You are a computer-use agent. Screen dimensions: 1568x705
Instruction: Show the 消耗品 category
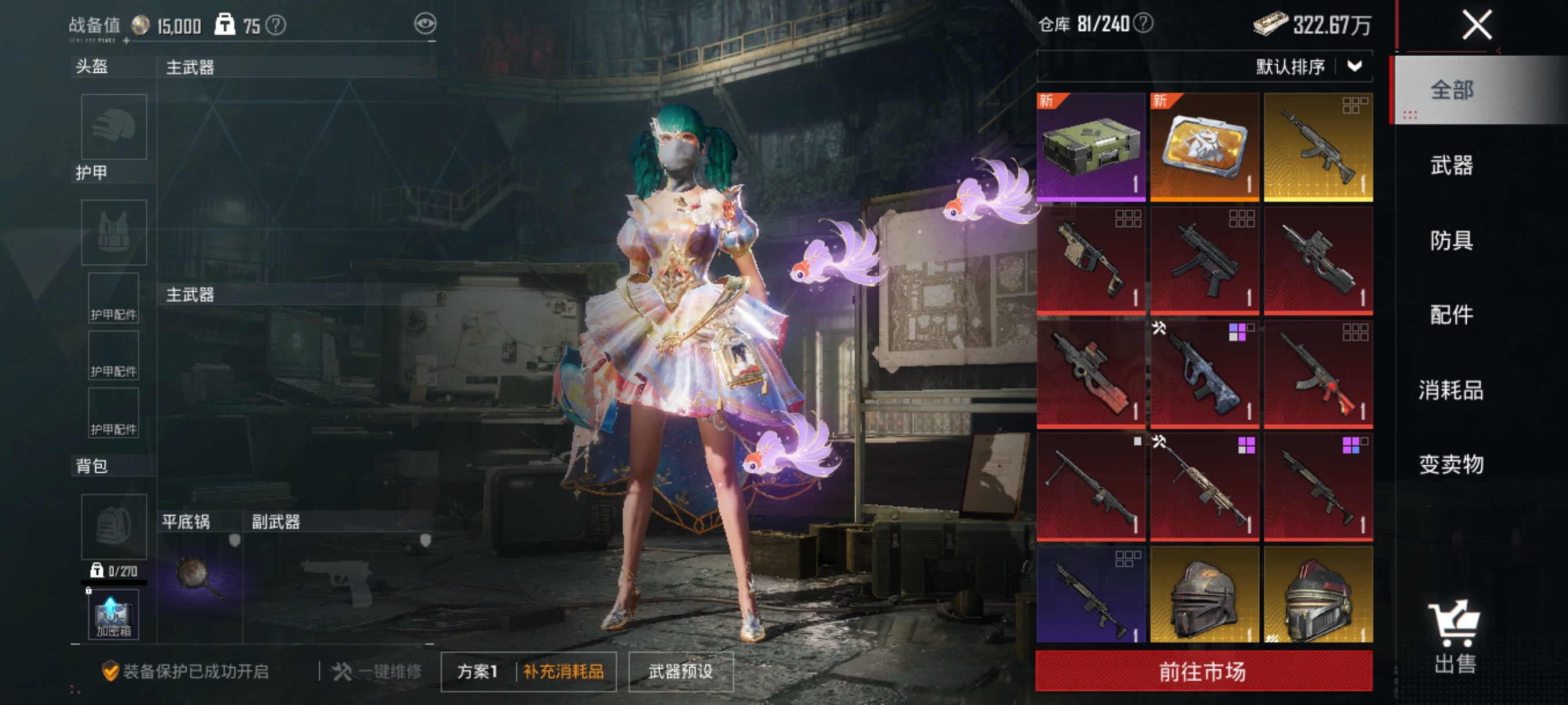(1451, 390)
